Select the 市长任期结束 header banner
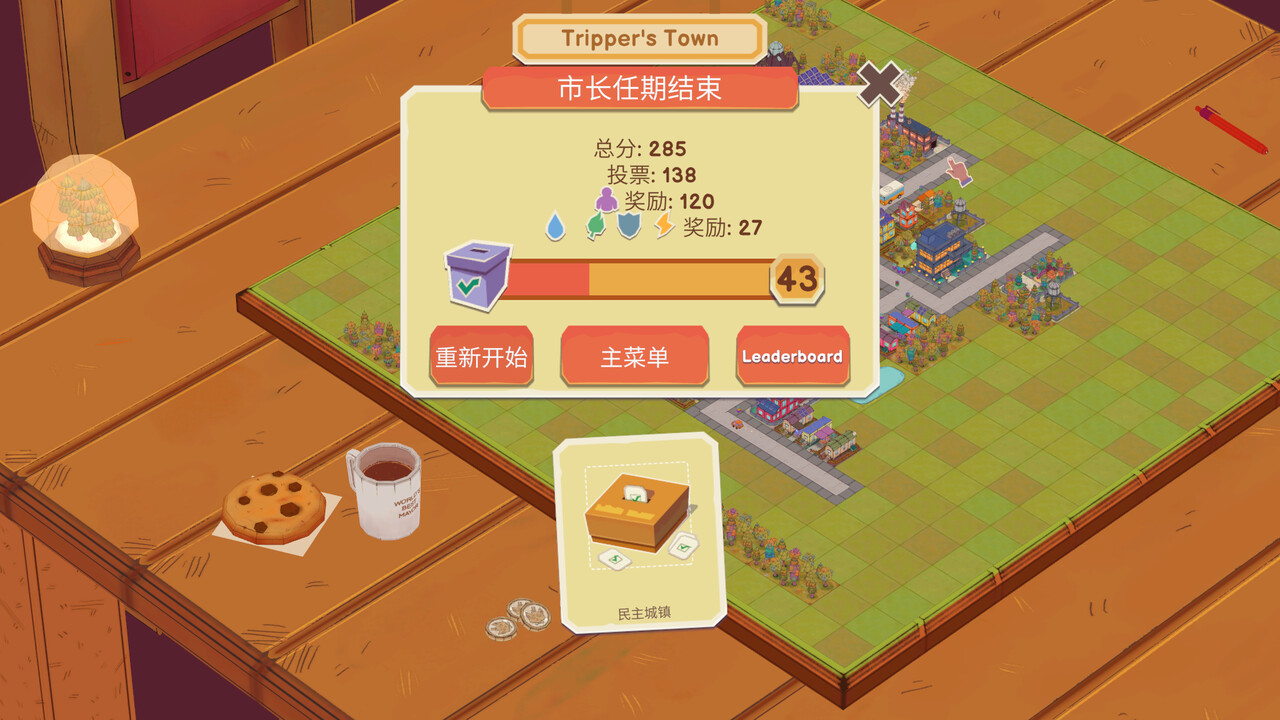Viewport: 1280px width, 720px height. pyautogui.click(x=640, y=89)
